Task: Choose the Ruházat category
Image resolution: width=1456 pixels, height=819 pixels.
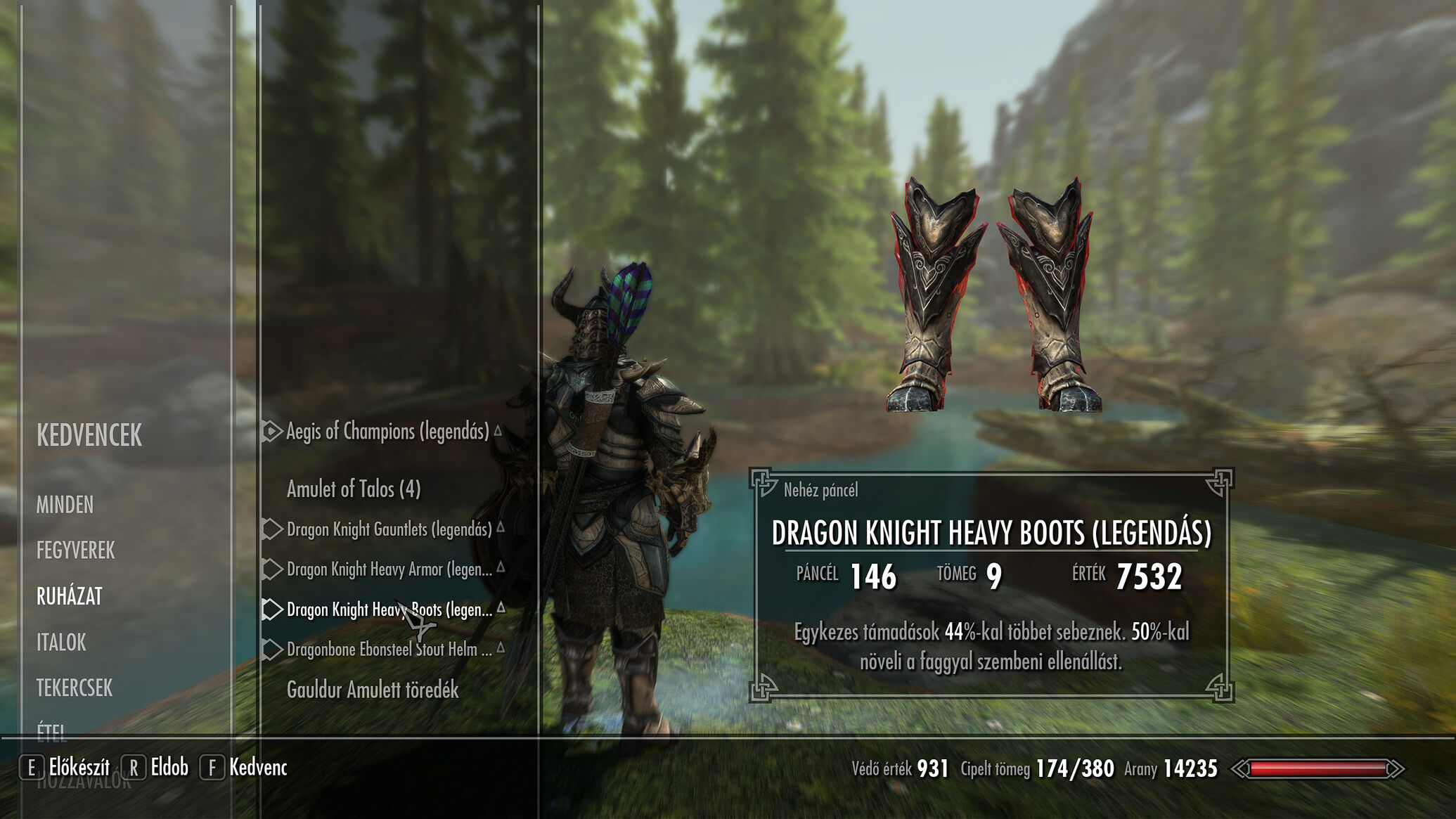Action: tap(70, 596)
